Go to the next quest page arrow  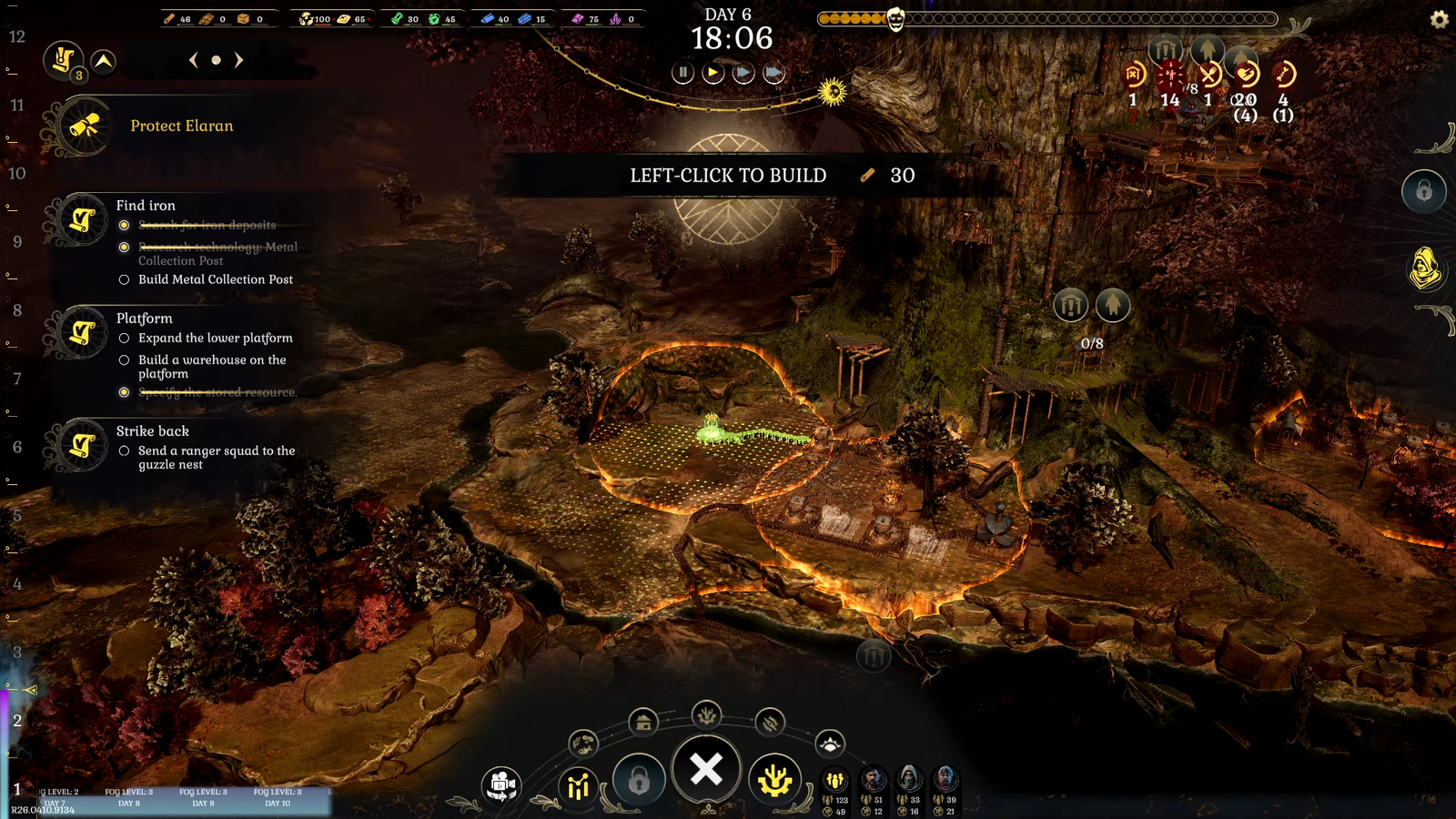pyautogui.click(x=239, y=60)
